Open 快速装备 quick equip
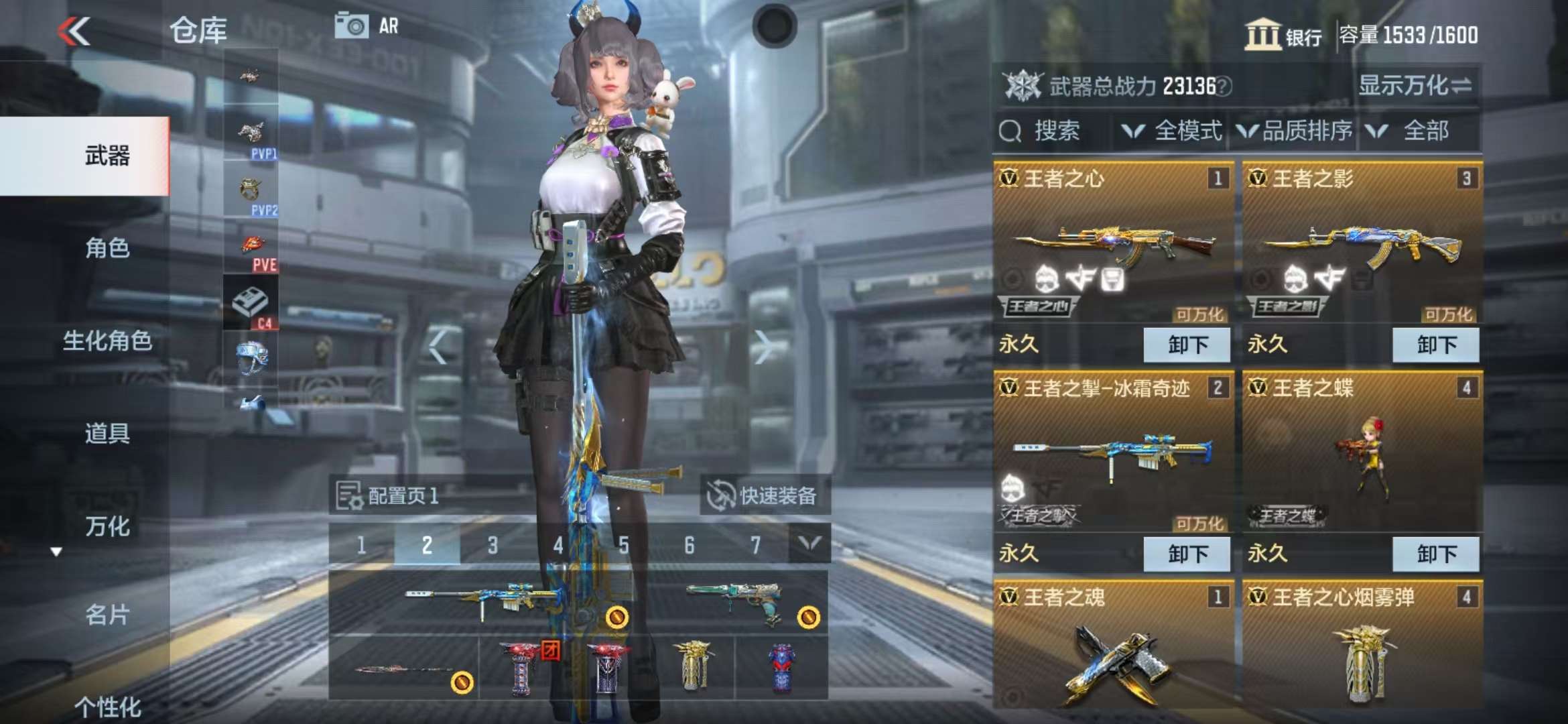This screenshot has width=1568, height=724. pos(764,496)
